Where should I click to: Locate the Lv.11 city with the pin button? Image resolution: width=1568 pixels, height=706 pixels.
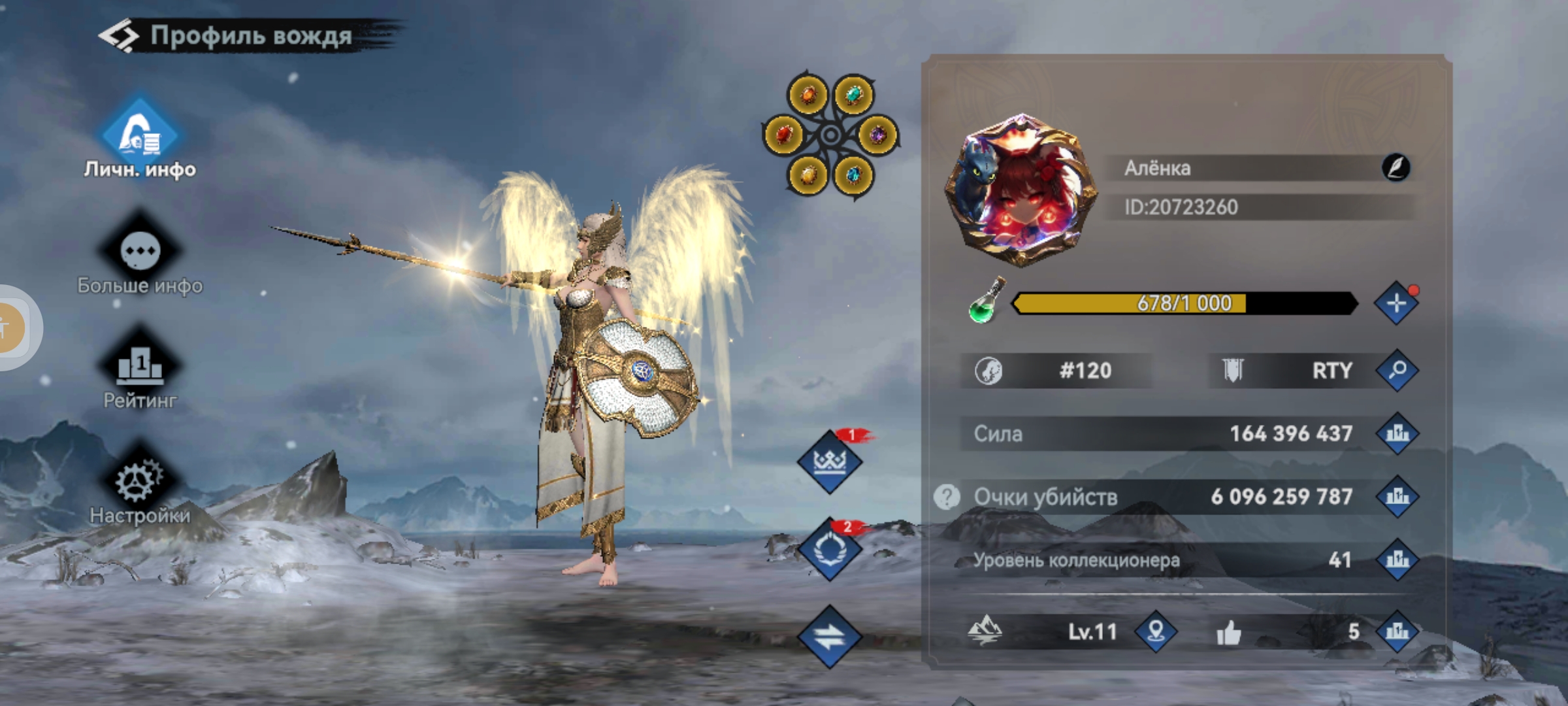tap(1156, 631)
